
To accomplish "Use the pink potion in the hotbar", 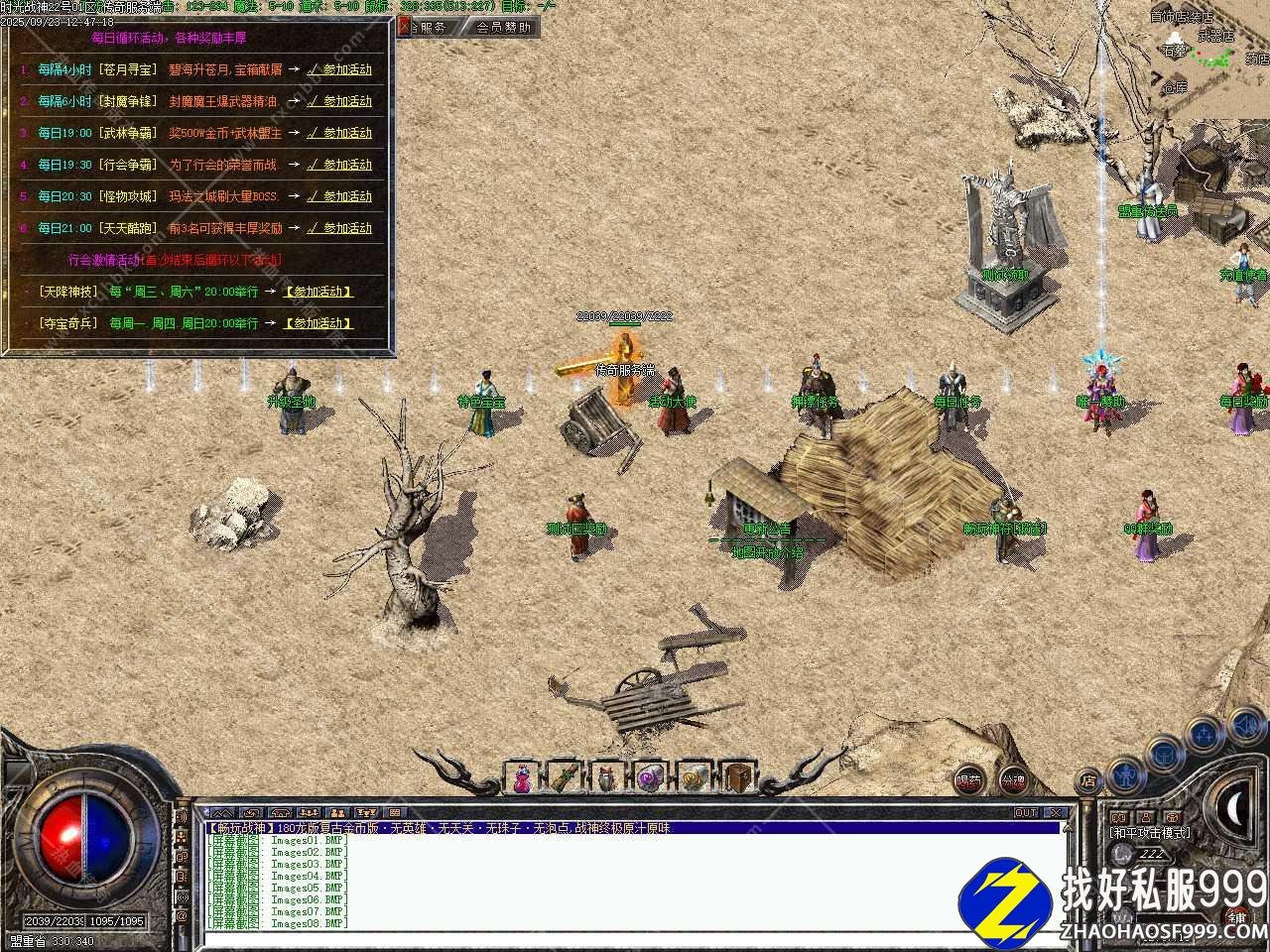I will click(x=522, y=778).
